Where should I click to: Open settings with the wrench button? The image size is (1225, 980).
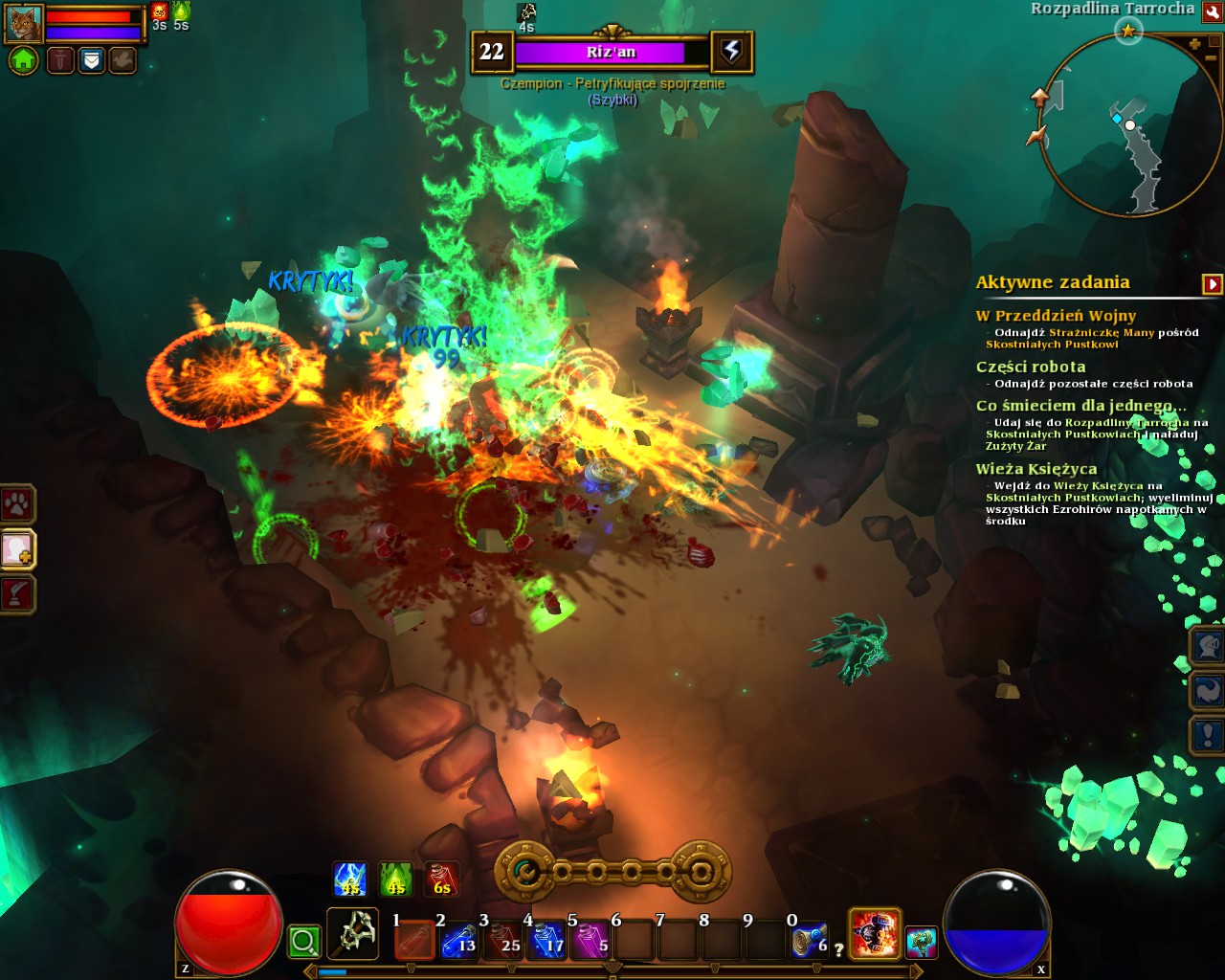click(x=1213, y=12)
